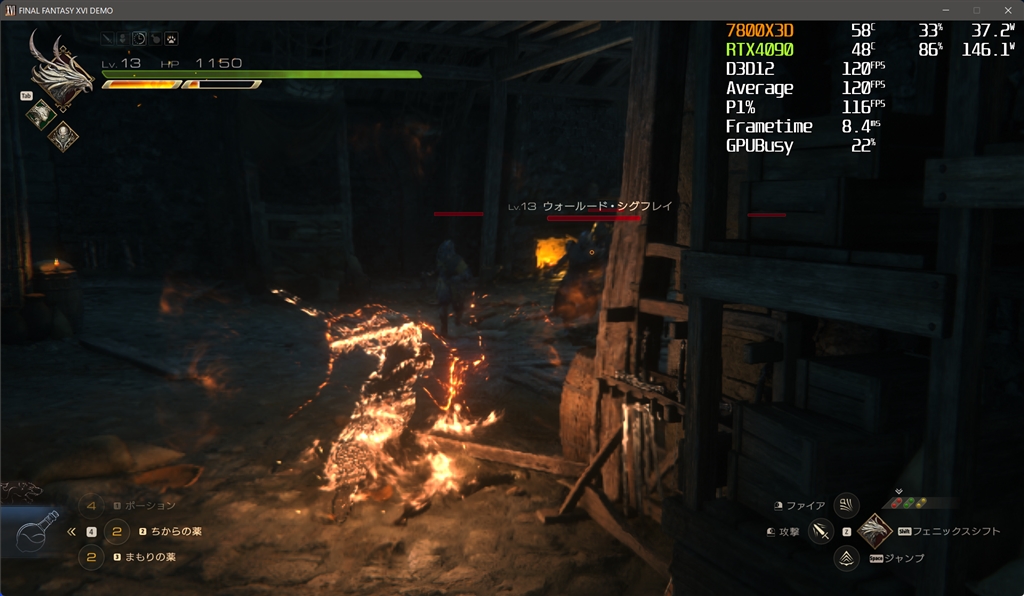Select the paw print status icon
The height and width of the screenshot is (596, 1024).
click(171, 39)
